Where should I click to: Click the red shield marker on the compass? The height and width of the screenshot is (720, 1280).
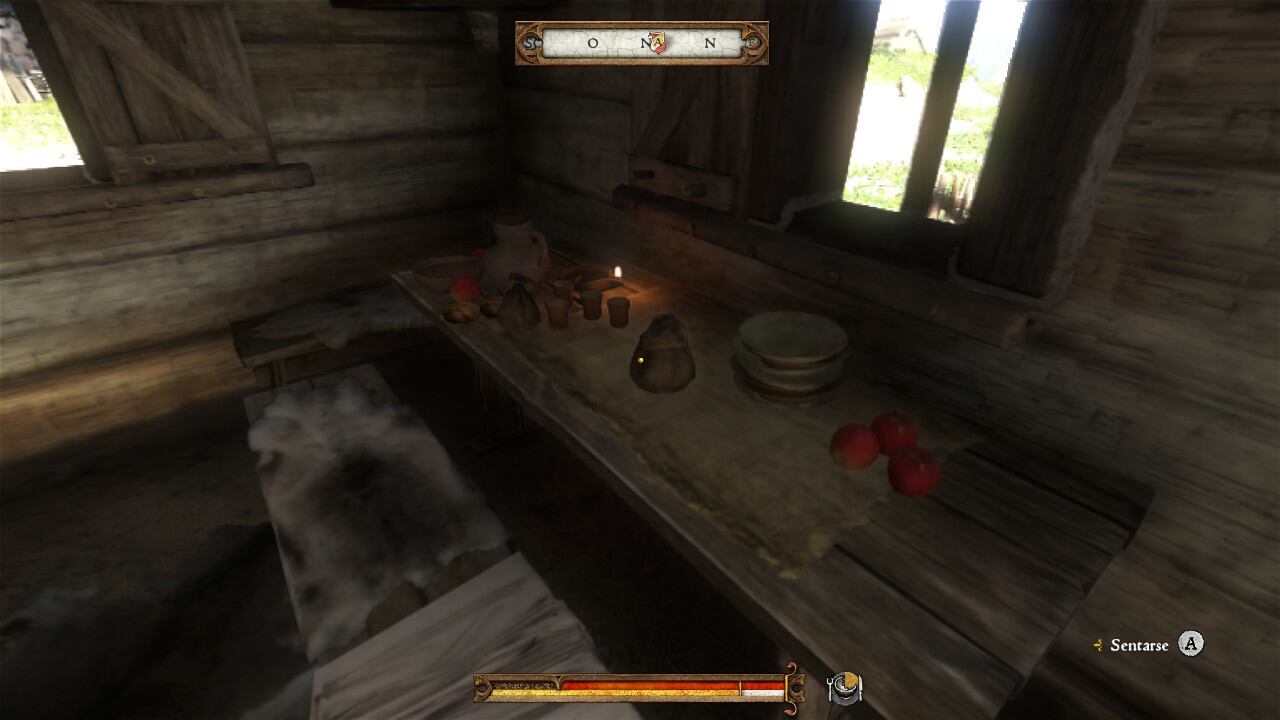coord(660,43)
